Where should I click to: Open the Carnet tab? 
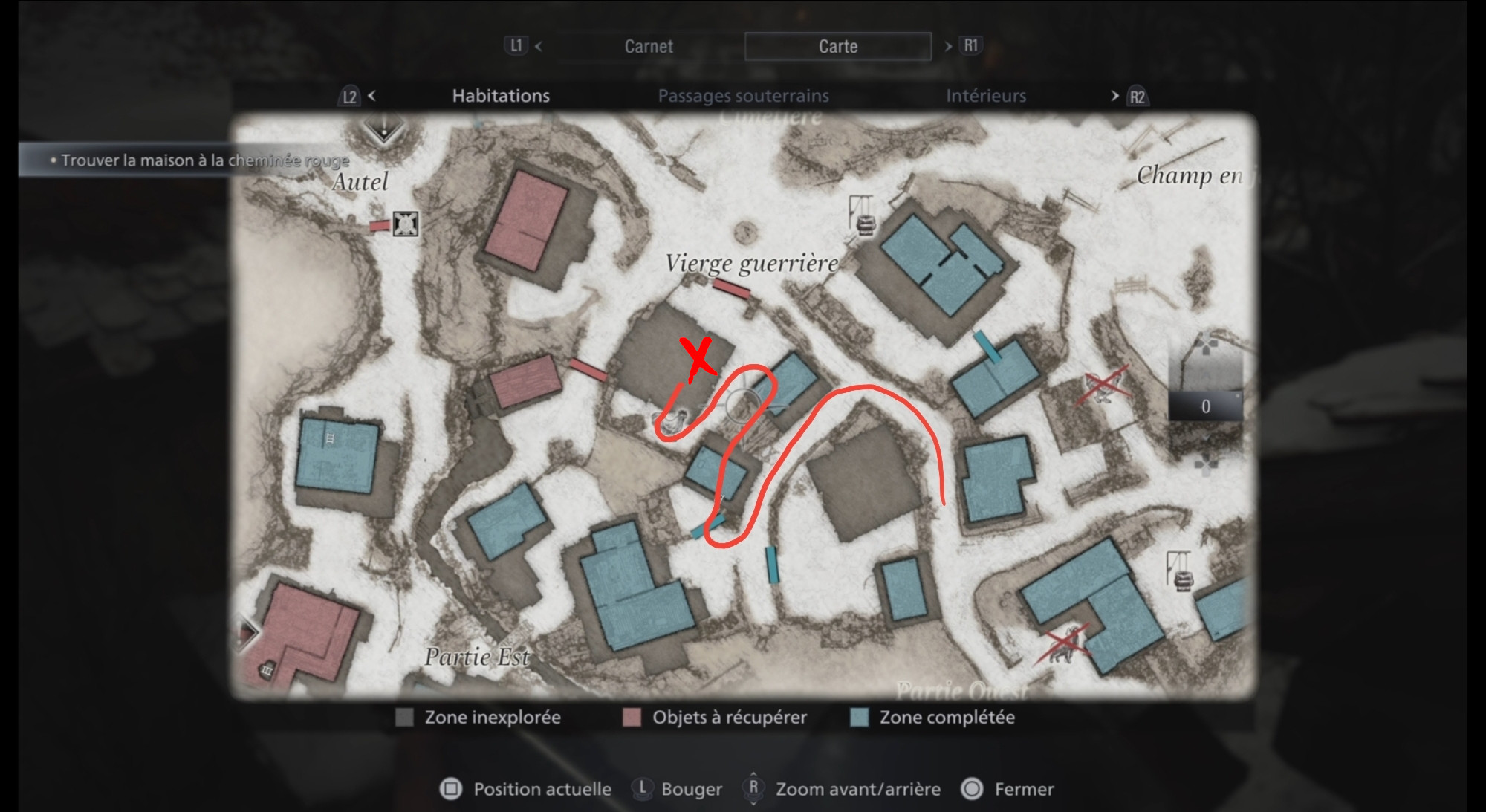point(648,46)
